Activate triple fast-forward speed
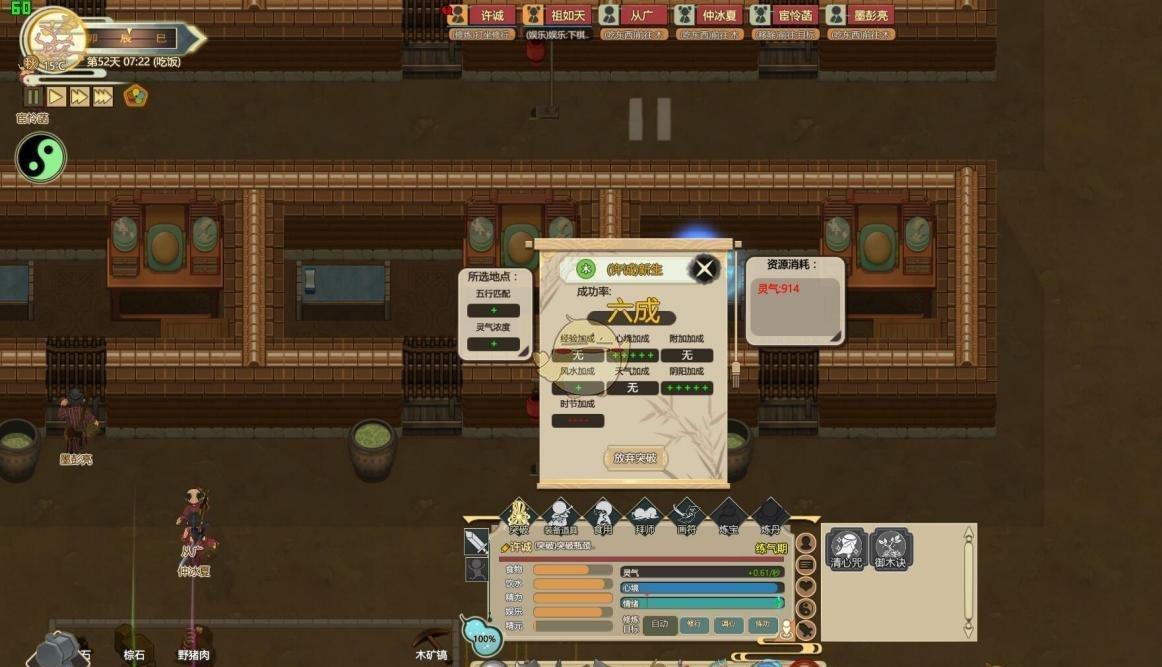Image resolution: width=1162 pixels, height=667 pixels. click(x=103, y=97)
